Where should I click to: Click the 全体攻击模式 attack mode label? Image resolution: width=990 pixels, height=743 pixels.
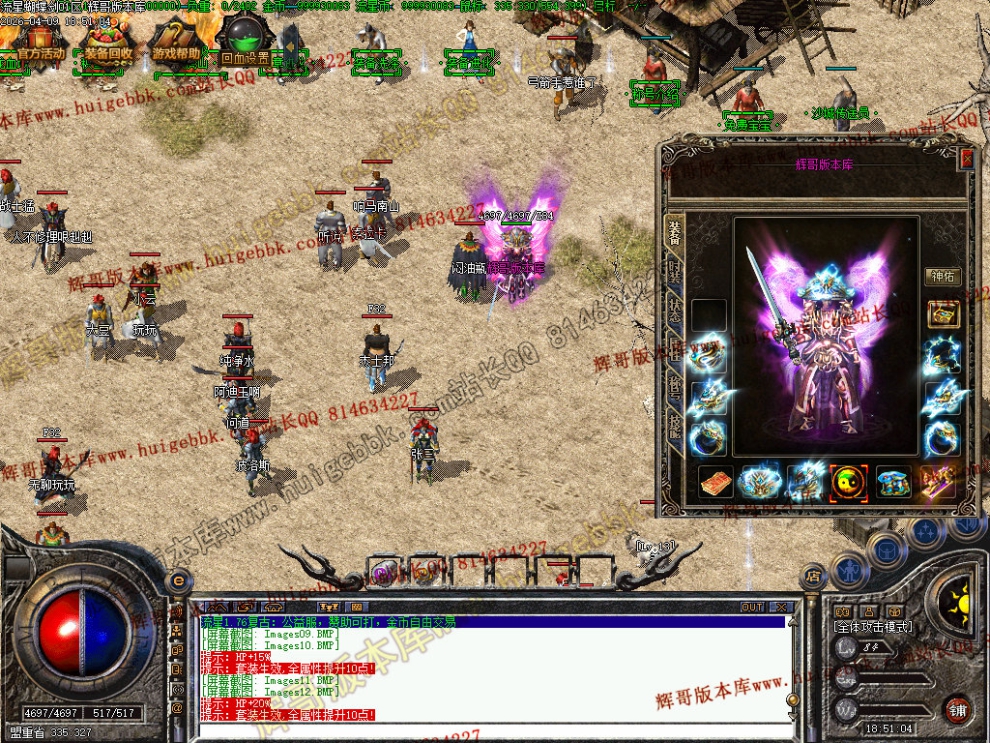pyautogui.click(x=873, y=626)
